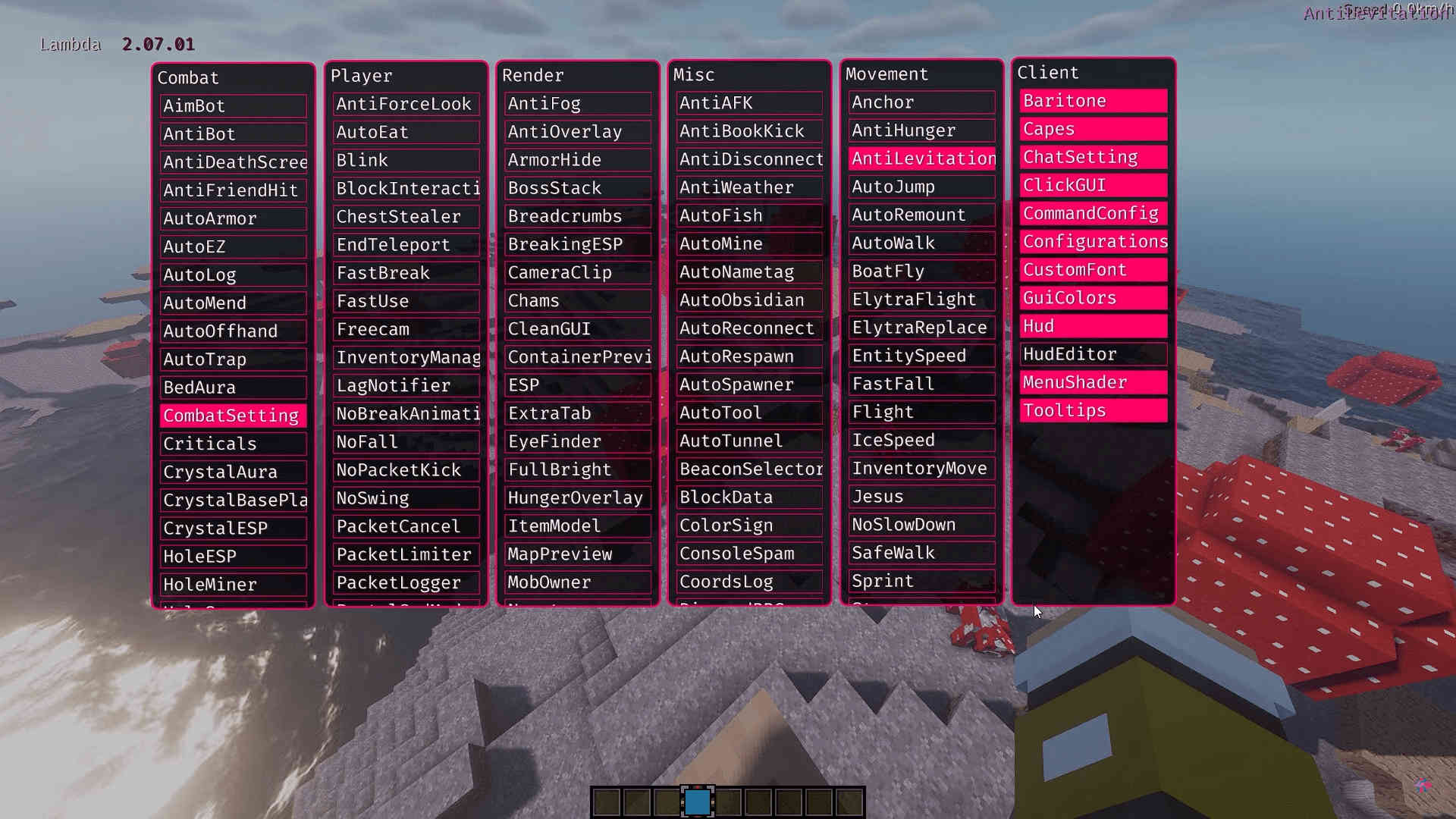
Task: Activate the Jesus movement module
Action: coord(921,496)
